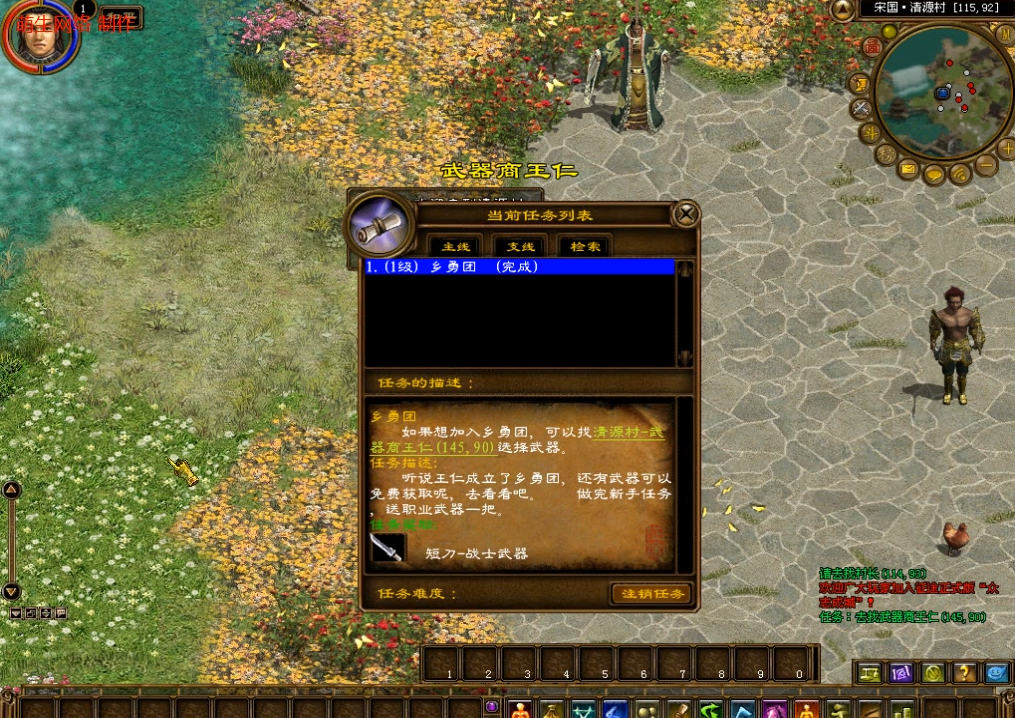Select hotbar slot number 1
1015x718 pixels.
[441, 664]
